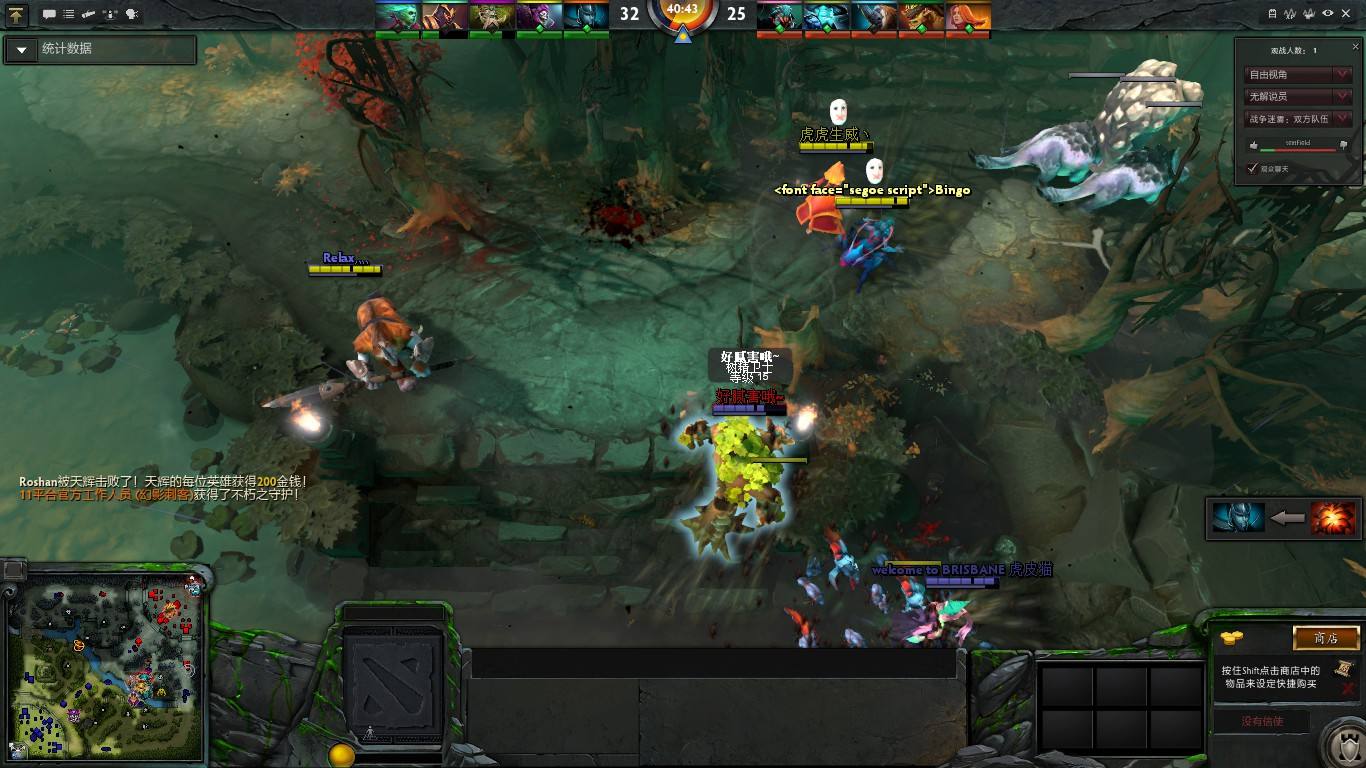The image size is (1366, 768).
Task: Open the spectator chat speech-bubble icon
Action: pyautogui.click(x=49, y=13)
